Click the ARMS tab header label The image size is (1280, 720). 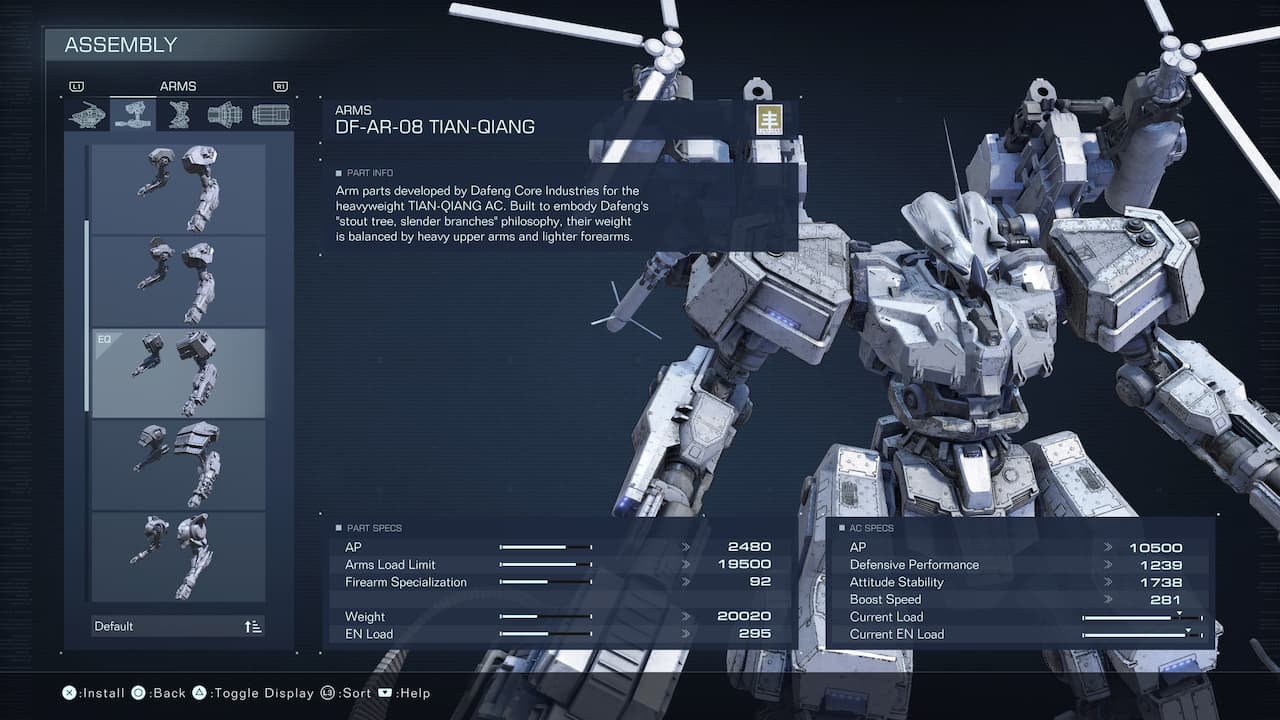pos(178,86)
